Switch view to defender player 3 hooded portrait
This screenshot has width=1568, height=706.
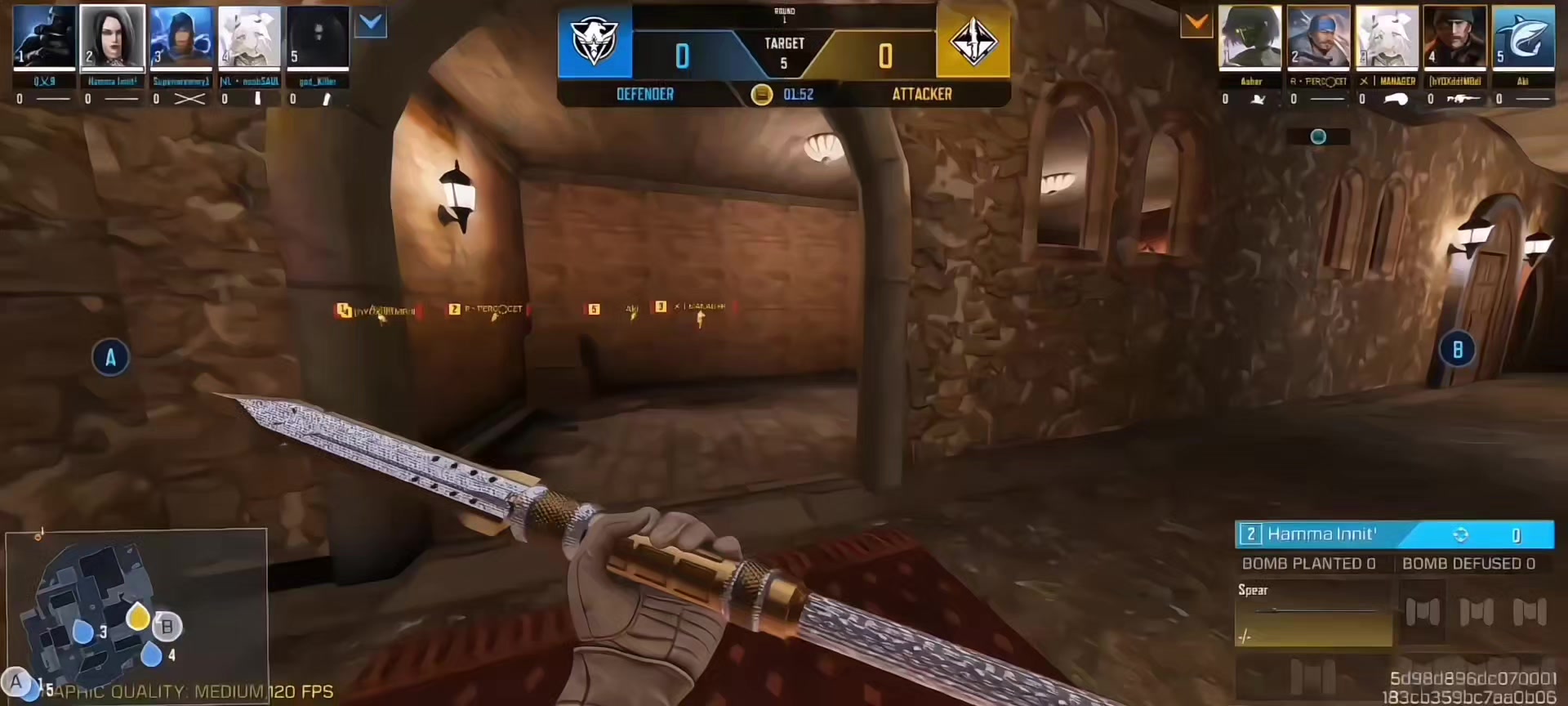click(x=181, y=38)
